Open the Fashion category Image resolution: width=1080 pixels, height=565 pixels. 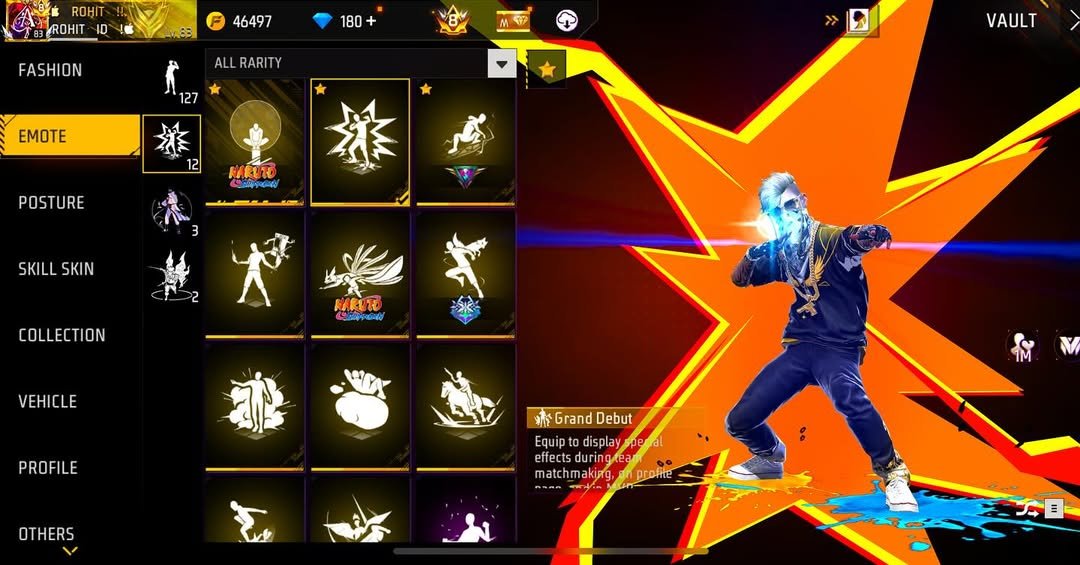(51, 71)
